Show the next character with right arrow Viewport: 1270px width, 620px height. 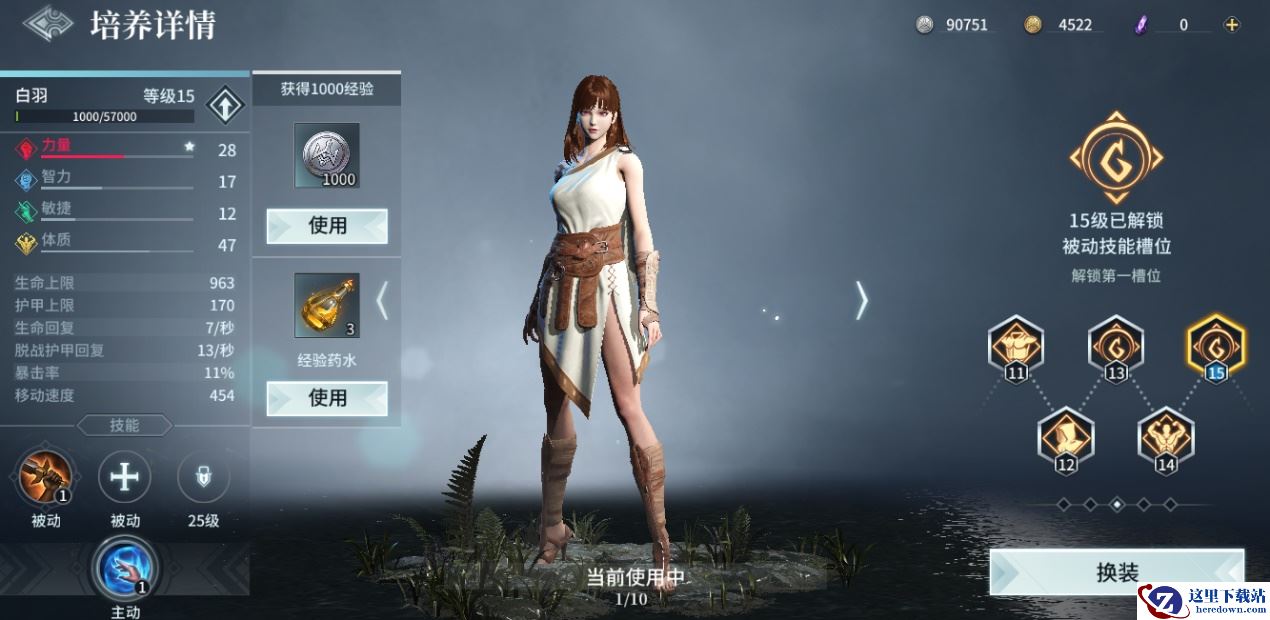861,300
